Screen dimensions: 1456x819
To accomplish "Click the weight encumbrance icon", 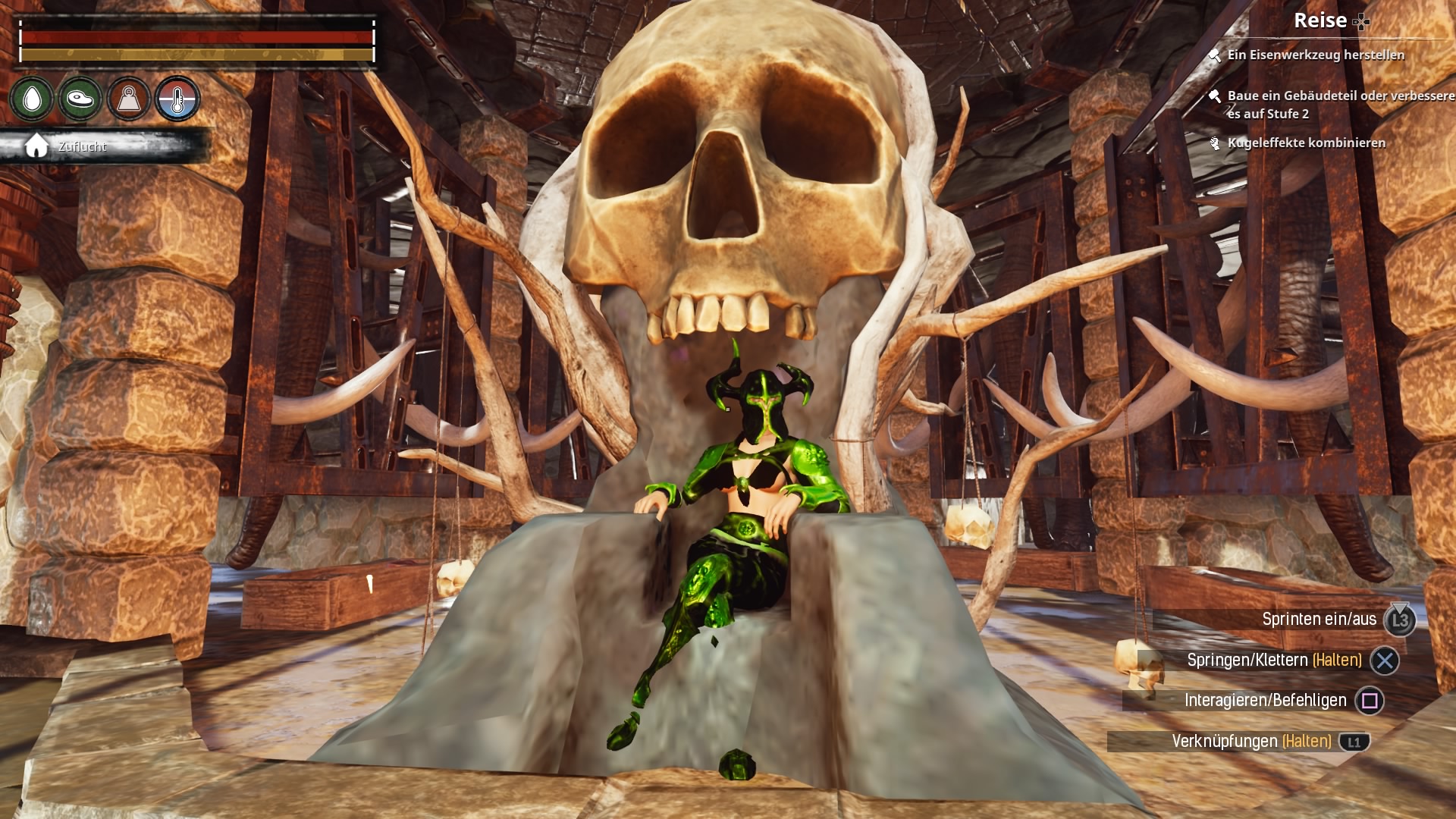I will (129, 99).
